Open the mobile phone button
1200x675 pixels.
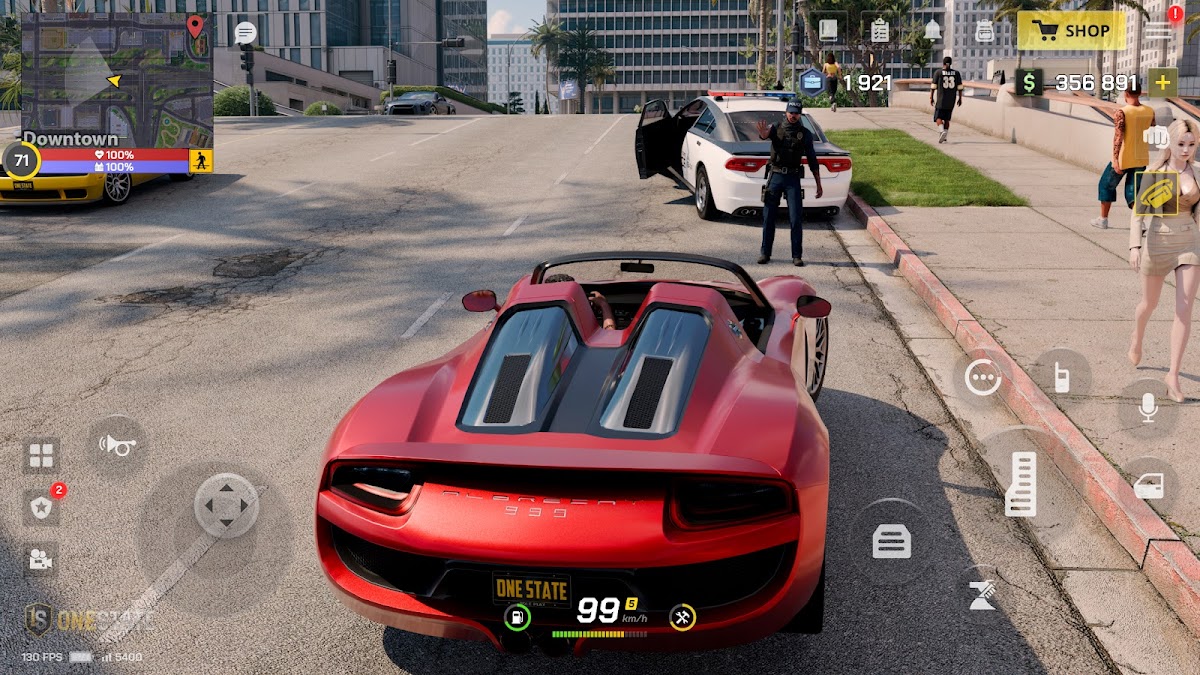(1061, 377)
